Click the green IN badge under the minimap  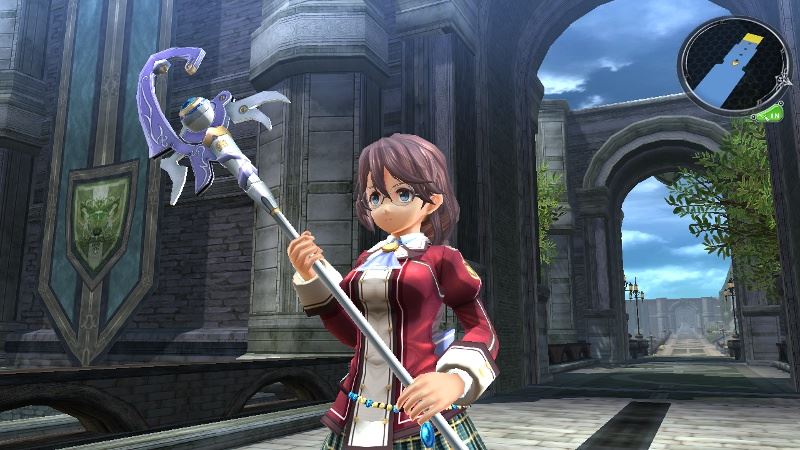tap(772, 116)
